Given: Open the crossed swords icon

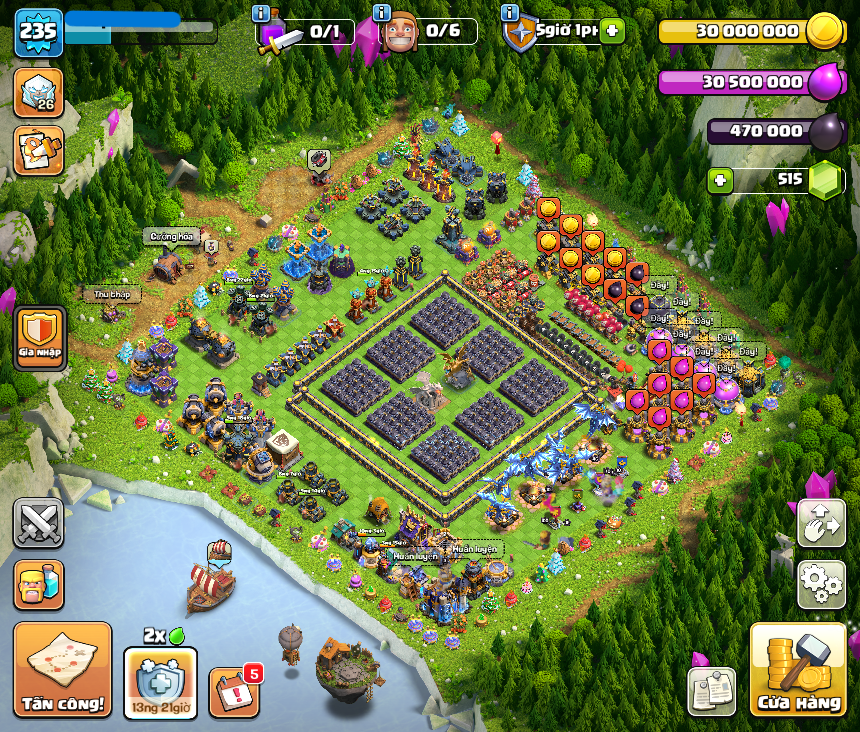Looking at the screenshot, I should pyautogui.click(x=38, y=522).
